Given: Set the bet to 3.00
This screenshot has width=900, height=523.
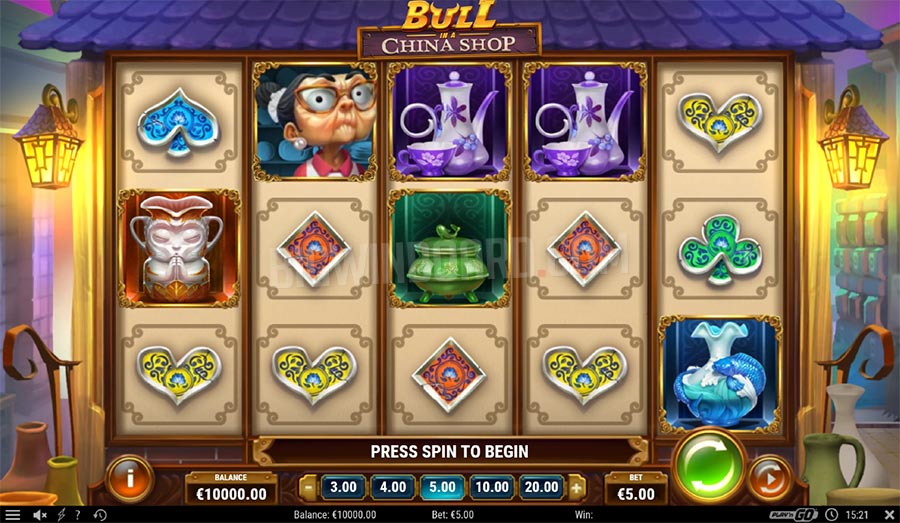Looking at the screenshot, I should click(343, 487).
